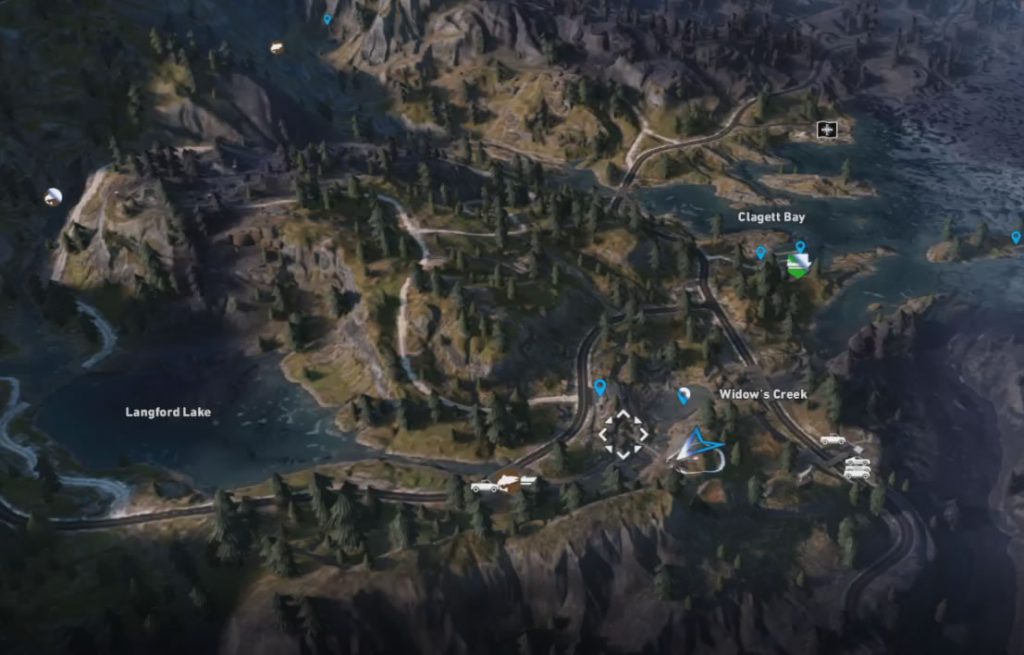
Task: Select the blue pin directly above the white map cursor
Action: tap(600, 387)
